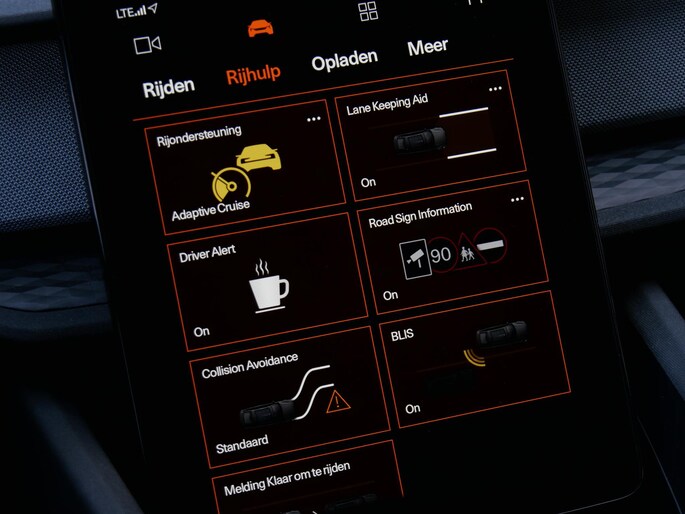Open the Opladen tab
685x514 pixels.
point(344,61)
